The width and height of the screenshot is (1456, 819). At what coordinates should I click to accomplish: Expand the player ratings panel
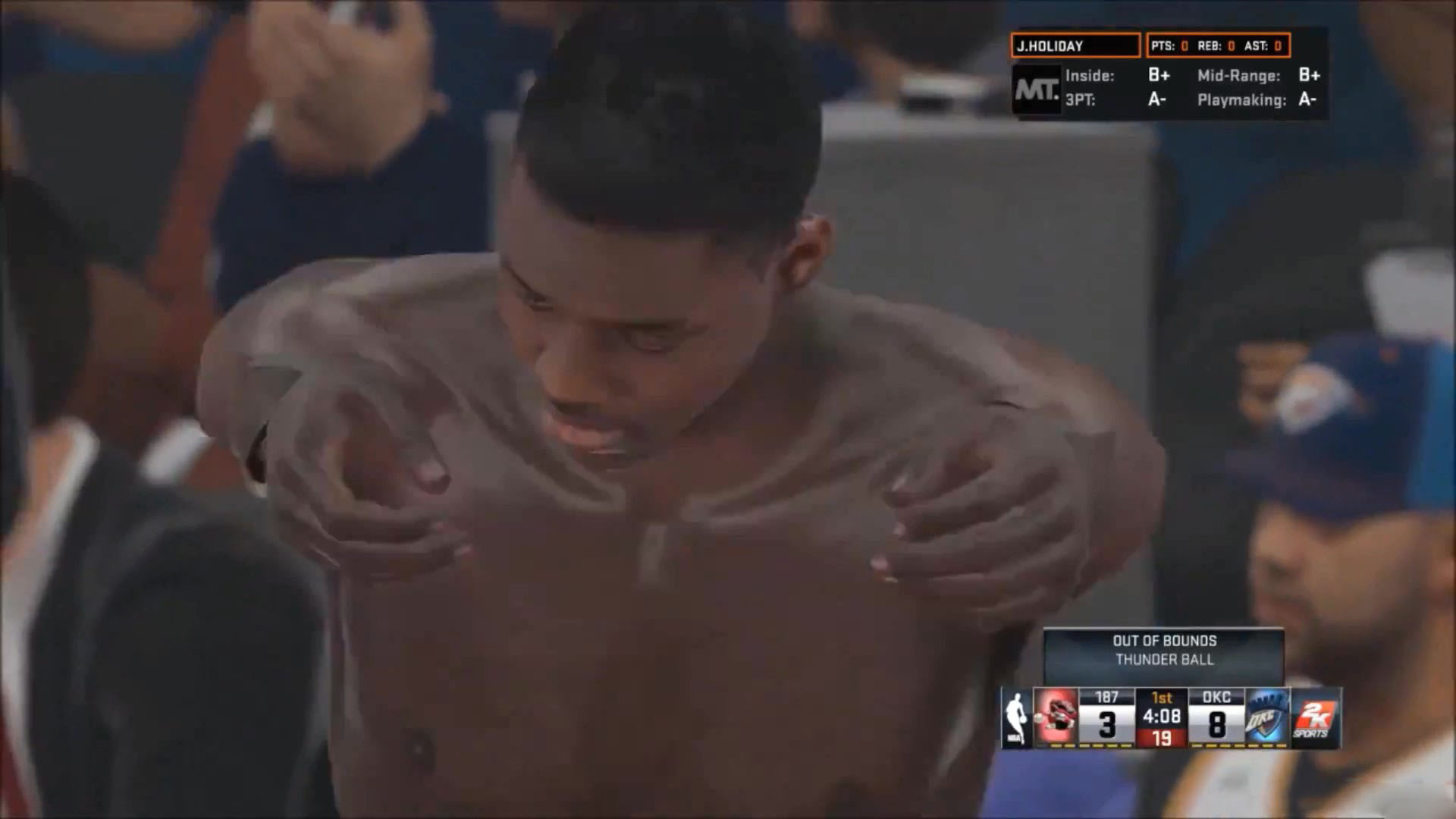(1172, 87)
